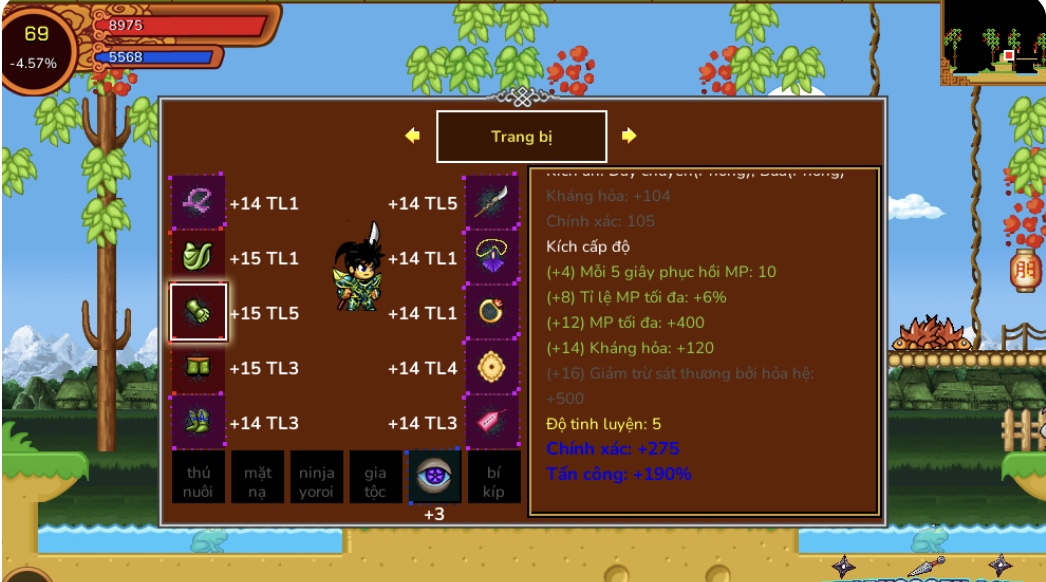Select the gia tộc clan slot

coord(375,477)
